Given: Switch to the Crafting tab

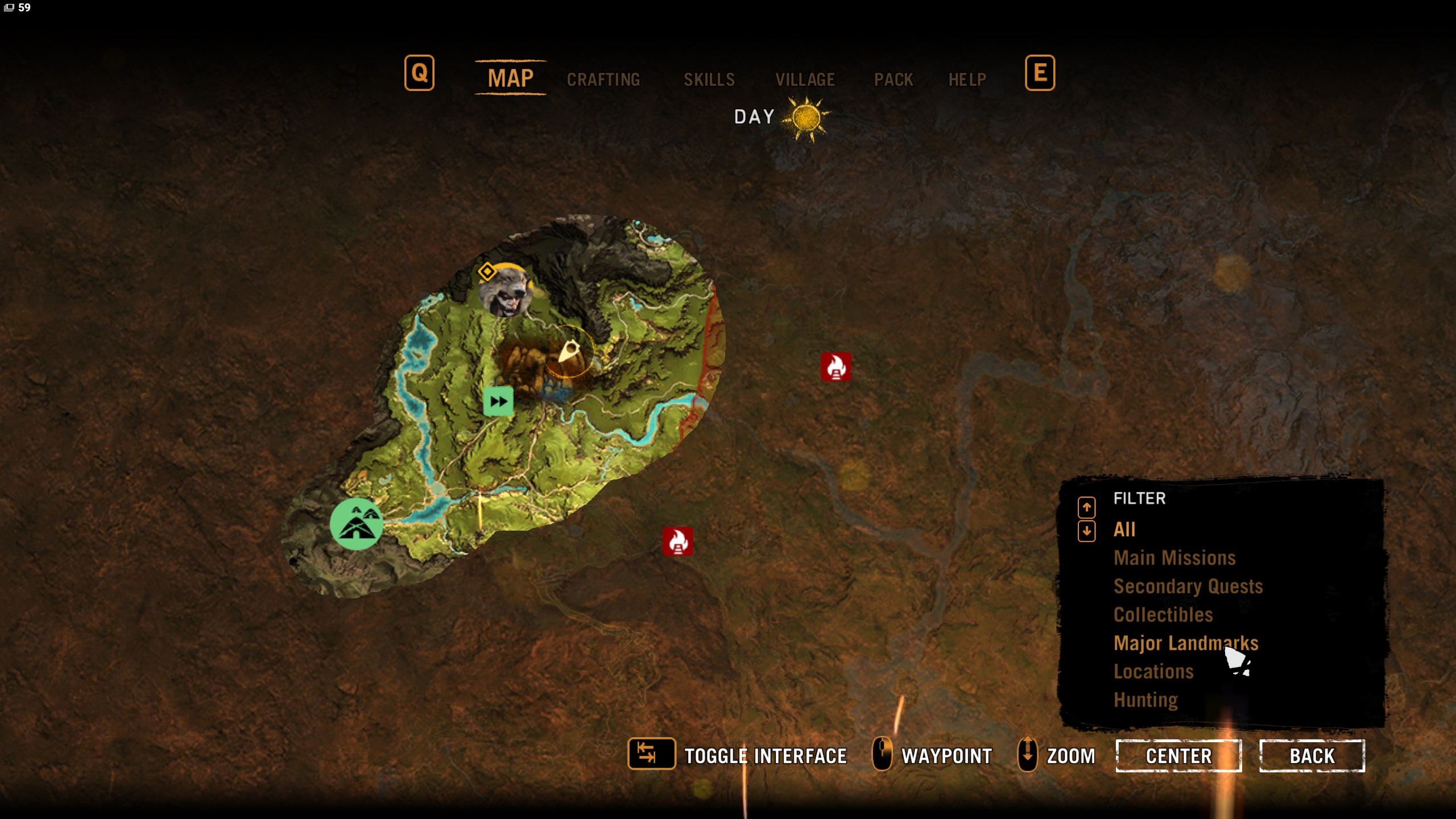Looking at the screenshot, I should 603,80.
